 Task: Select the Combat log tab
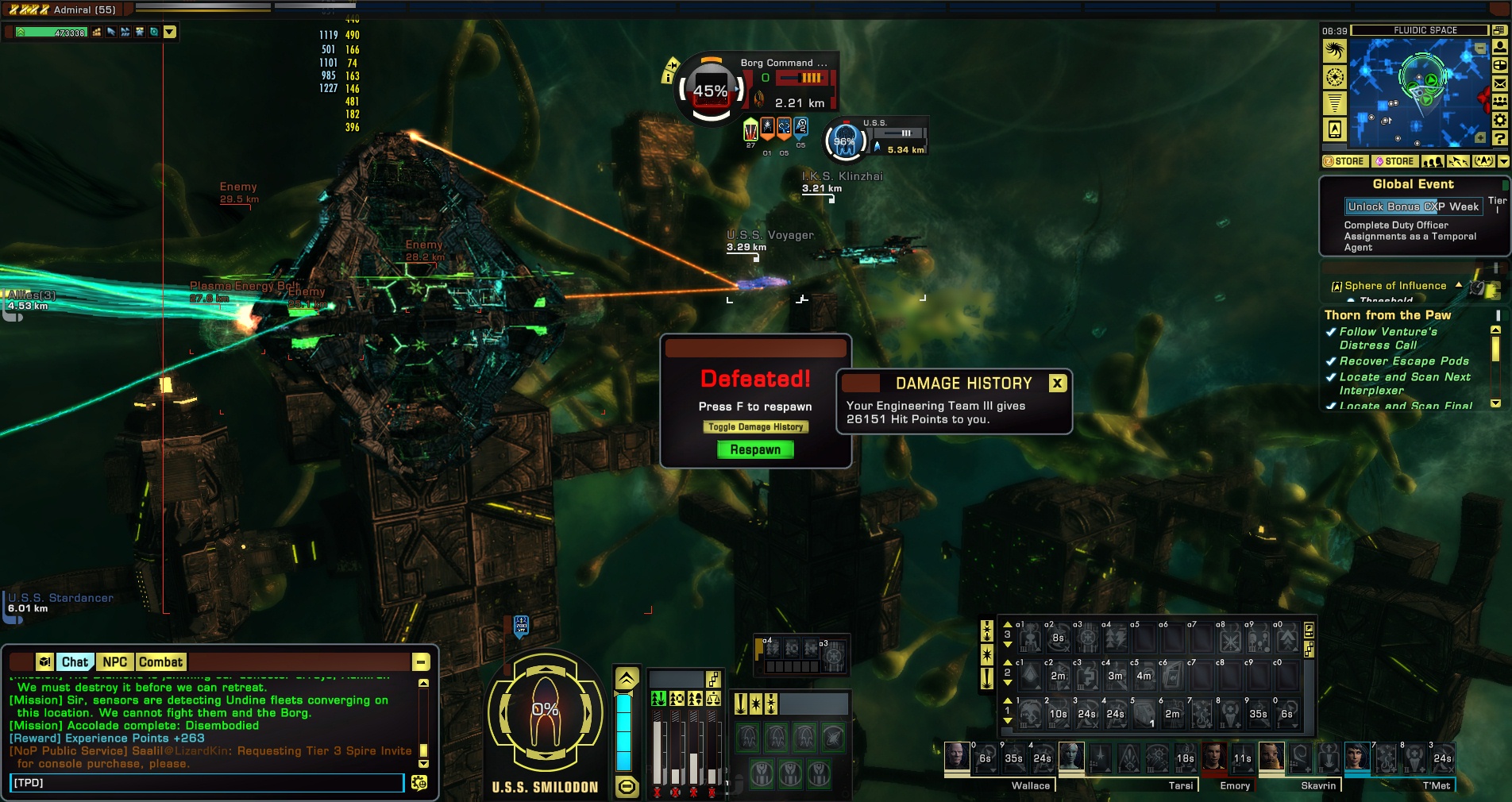pos(160,662)
